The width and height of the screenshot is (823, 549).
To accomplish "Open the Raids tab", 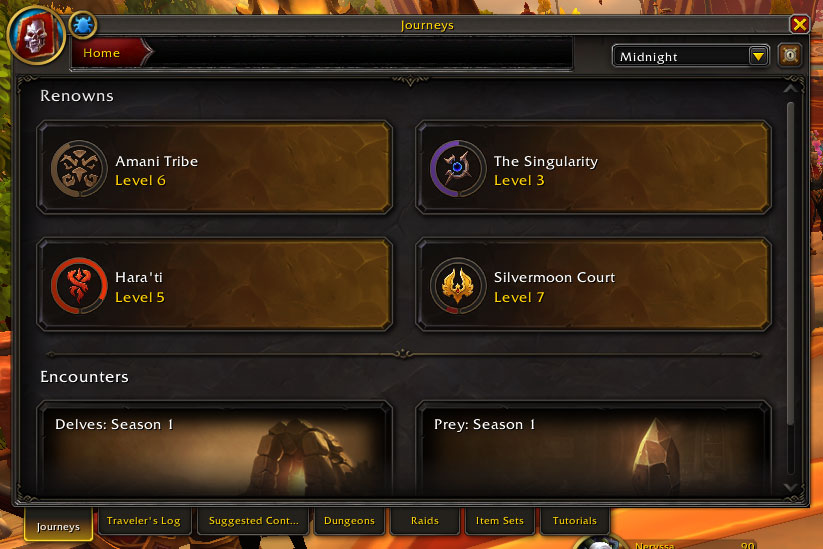I will point(425,521).
